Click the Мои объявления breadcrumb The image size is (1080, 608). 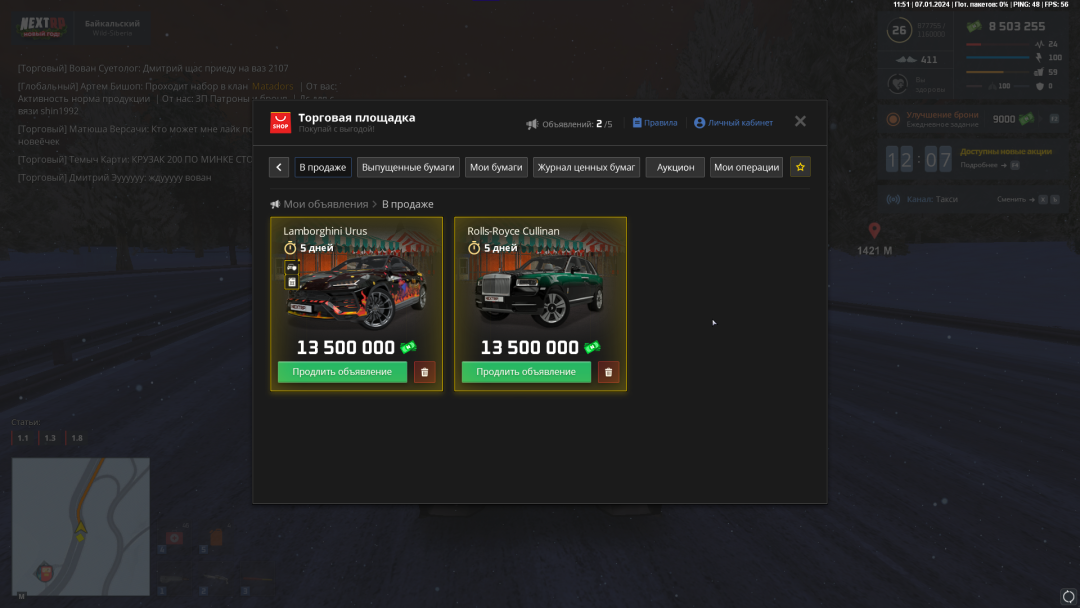[x=325, y=204]
